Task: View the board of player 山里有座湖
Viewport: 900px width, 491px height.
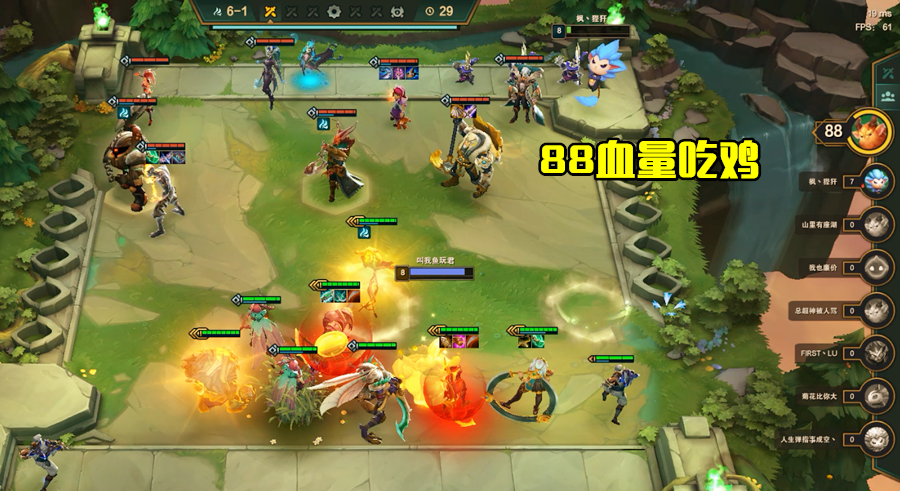Action: tap(878, 225)
